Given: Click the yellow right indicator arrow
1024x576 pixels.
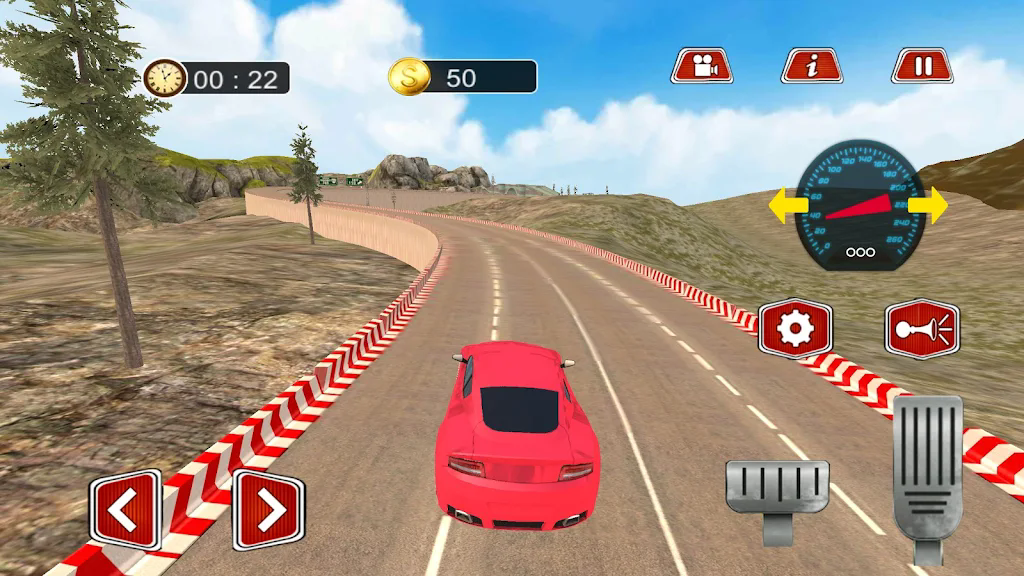Looking at the screenshot, I should pos(934,205).
